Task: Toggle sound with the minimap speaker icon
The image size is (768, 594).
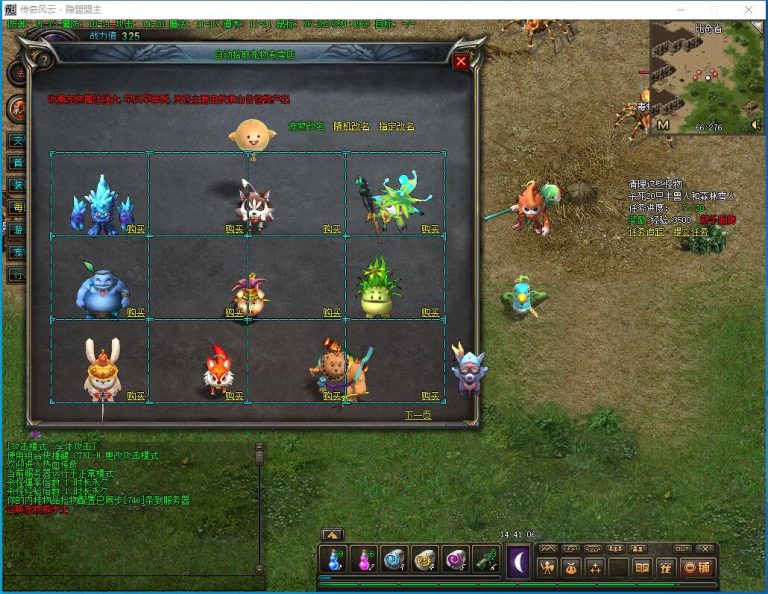Action: 756,126
